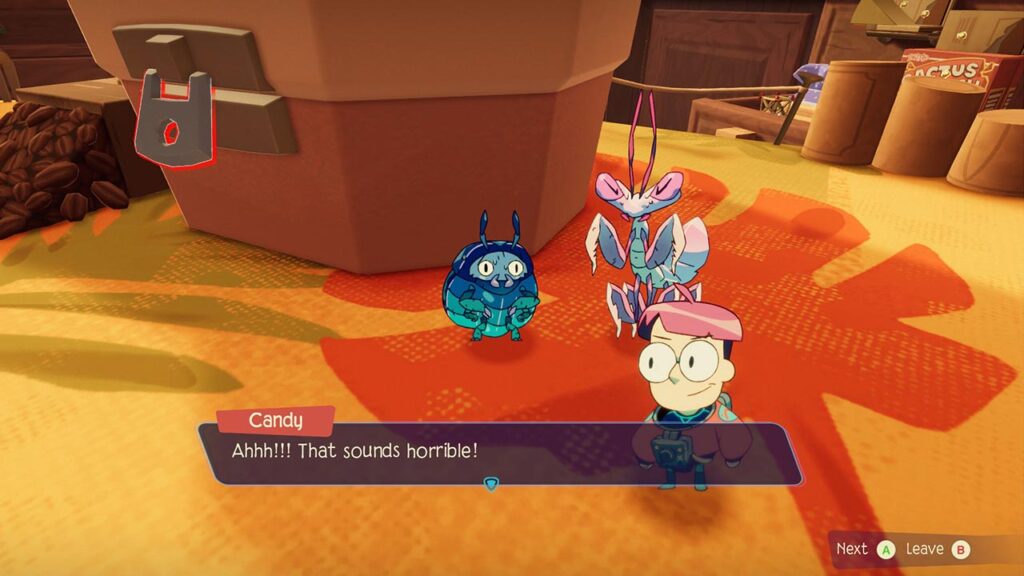Click the dialogue continue arrow indicator
This screenshot has width=1024, height=576.
[x=490, y=484]
